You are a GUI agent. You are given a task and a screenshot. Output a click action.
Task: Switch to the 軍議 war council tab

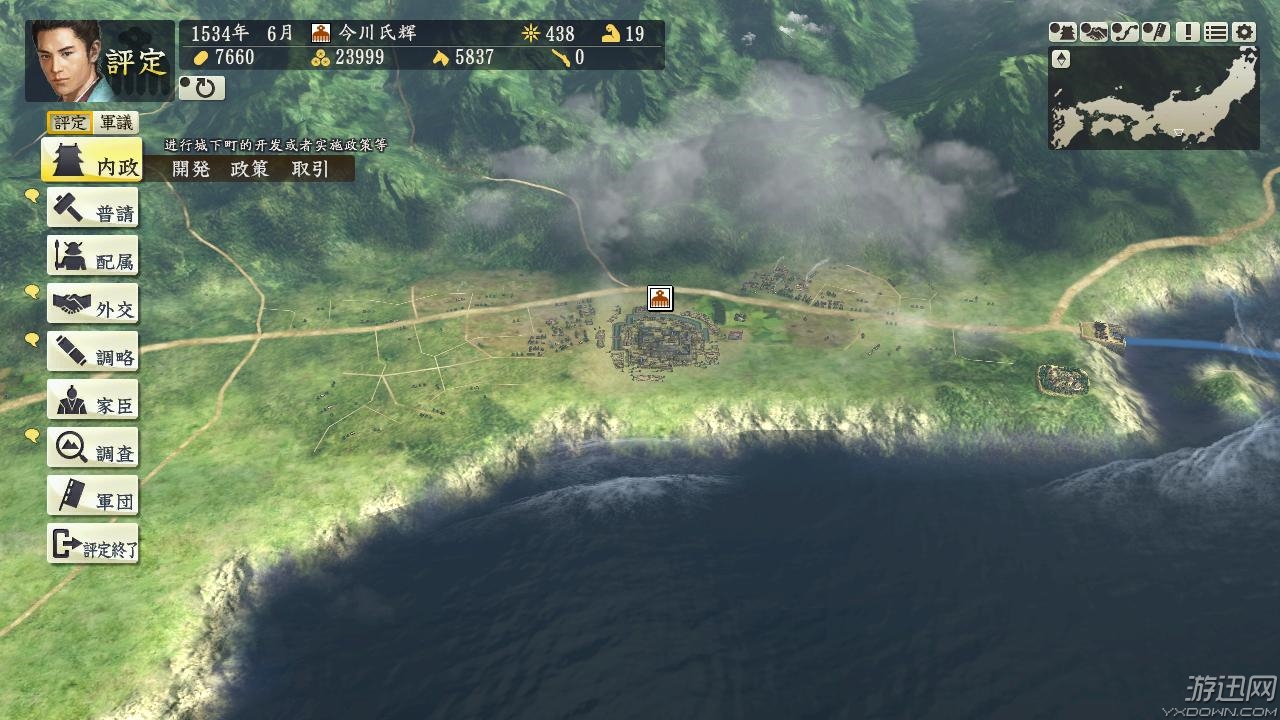click(x=116, y=123)
